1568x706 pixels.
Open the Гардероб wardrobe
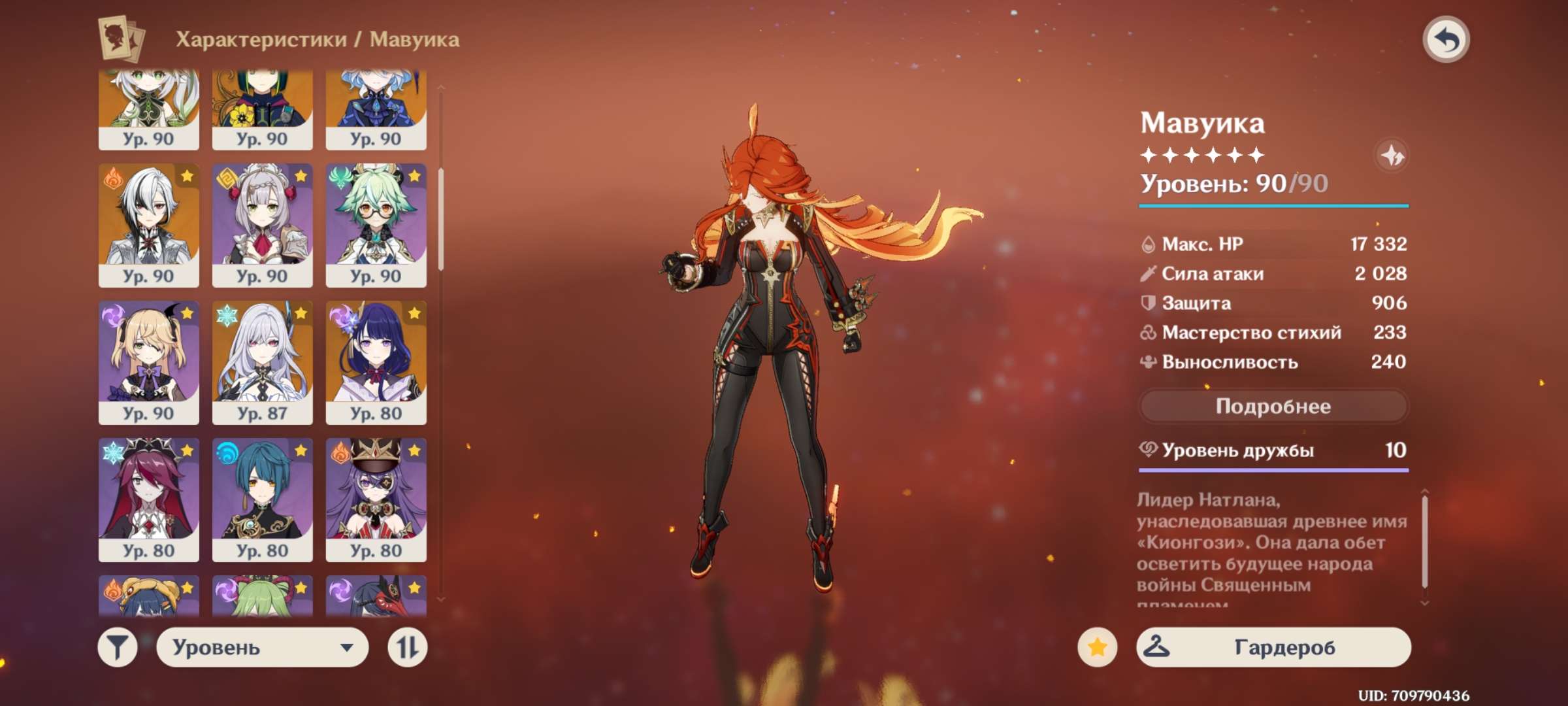coord(1273,647)
